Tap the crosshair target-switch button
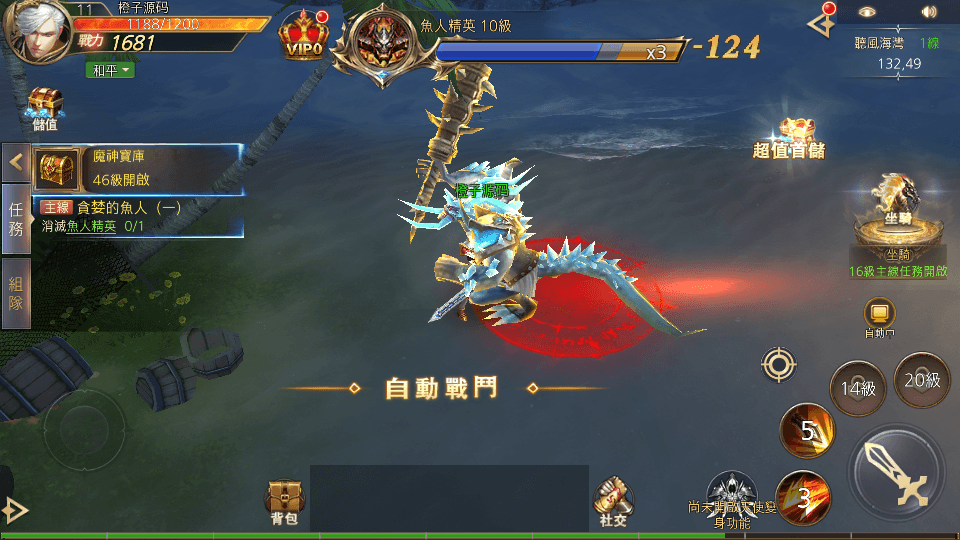This screenshot has height=540, width=960. [x=779, y=364]
